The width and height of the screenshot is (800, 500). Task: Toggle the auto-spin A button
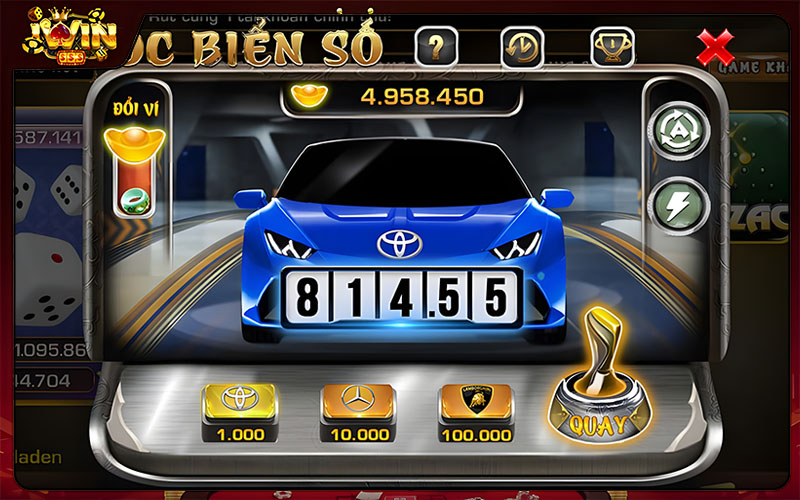pos(679,130)
